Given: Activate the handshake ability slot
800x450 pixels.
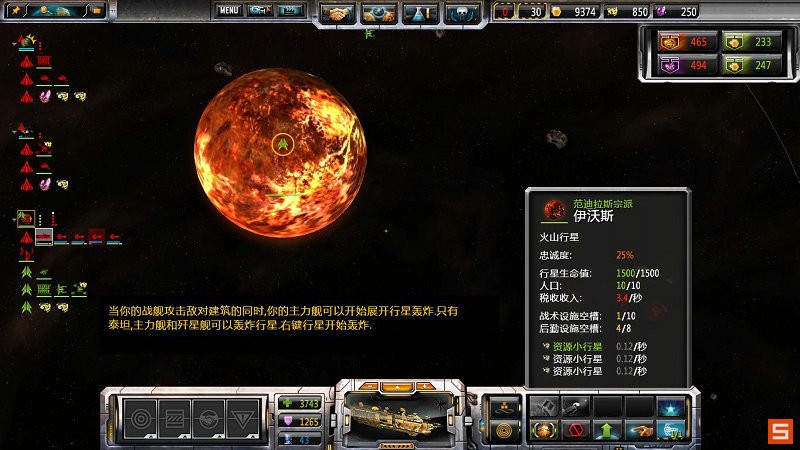Looking at the screenshot, I should pyautogui.click(x=208, y=414).
